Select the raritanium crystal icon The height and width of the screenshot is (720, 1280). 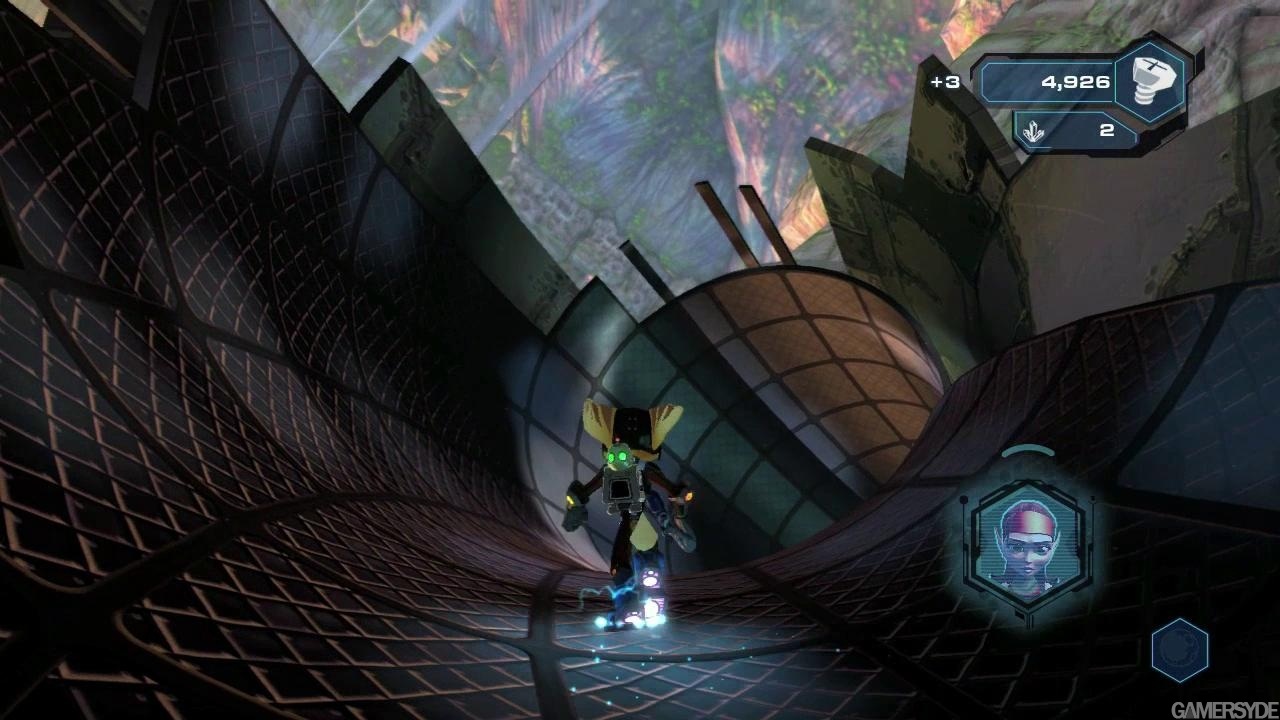1035,131
